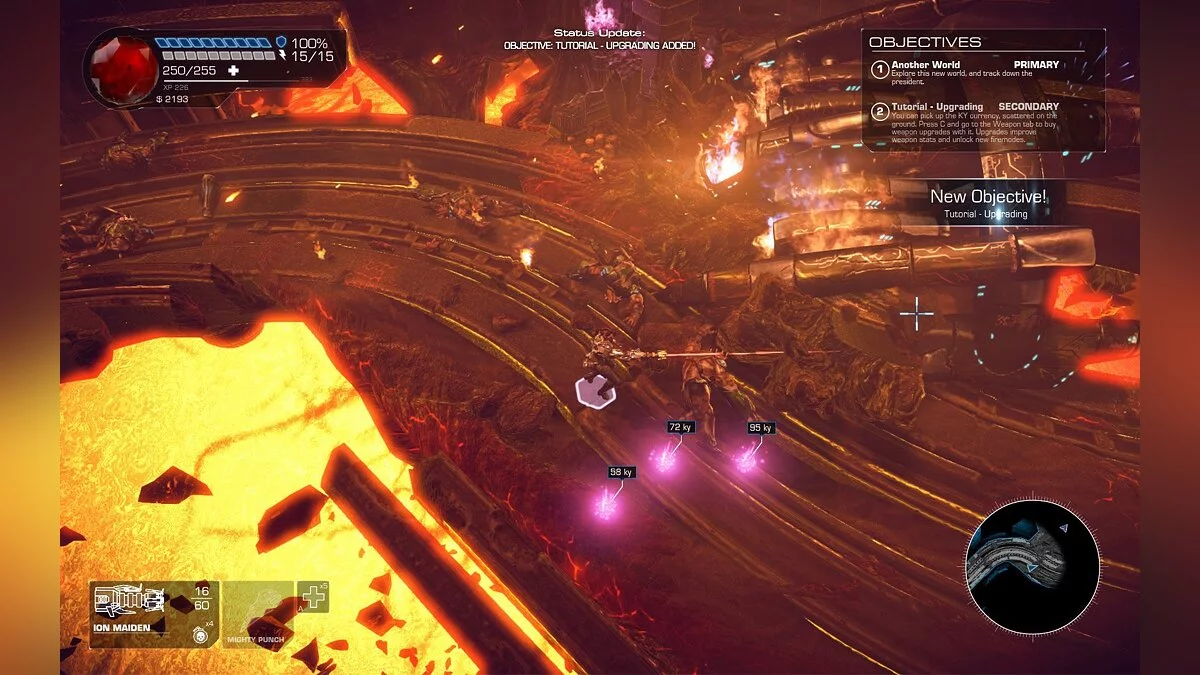Click the New Objective notification banner

coord(987,202)
